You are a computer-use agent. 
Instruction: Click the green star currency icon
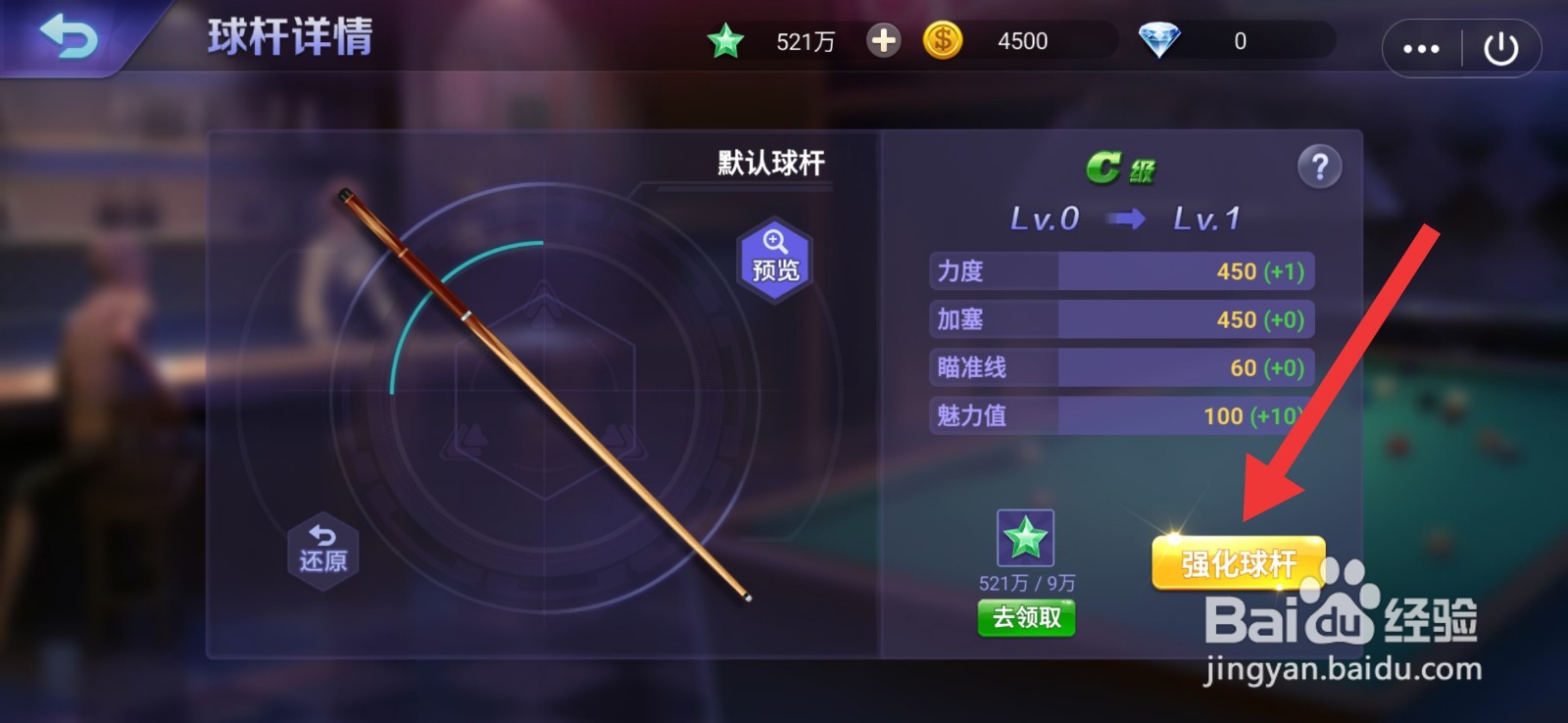[726, 40]
